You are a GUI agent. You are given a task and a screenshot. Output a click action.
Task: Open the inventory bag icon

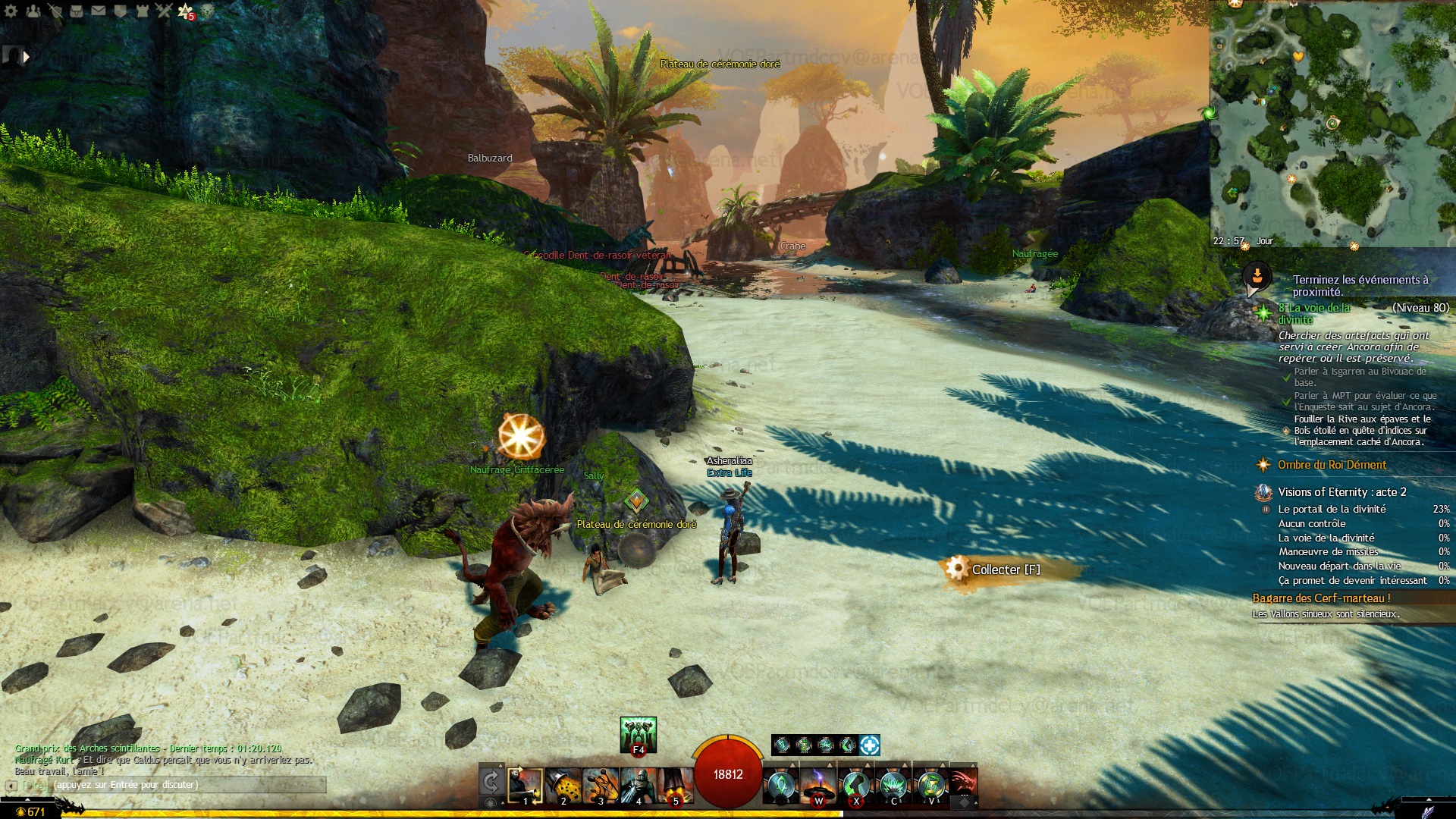[77, 11]
